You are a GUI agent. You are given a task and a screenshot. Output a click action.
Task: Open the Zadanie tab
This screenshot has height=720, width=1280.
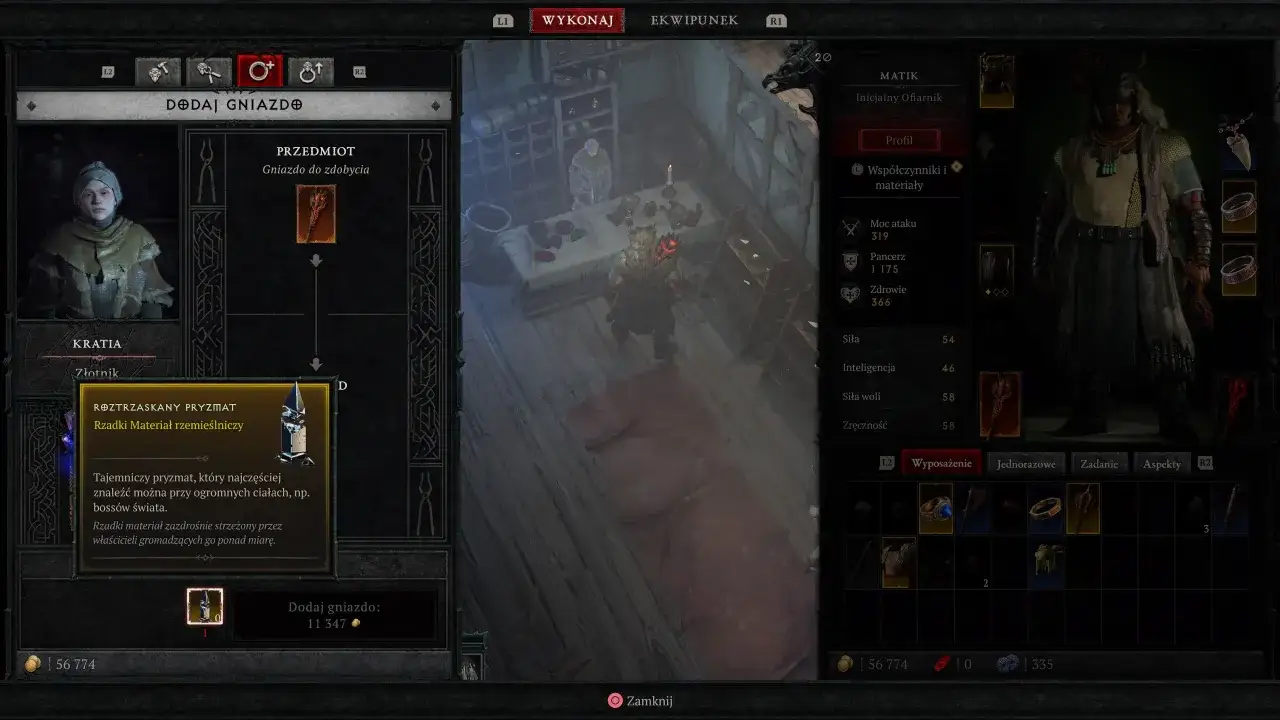point(1099,463)
